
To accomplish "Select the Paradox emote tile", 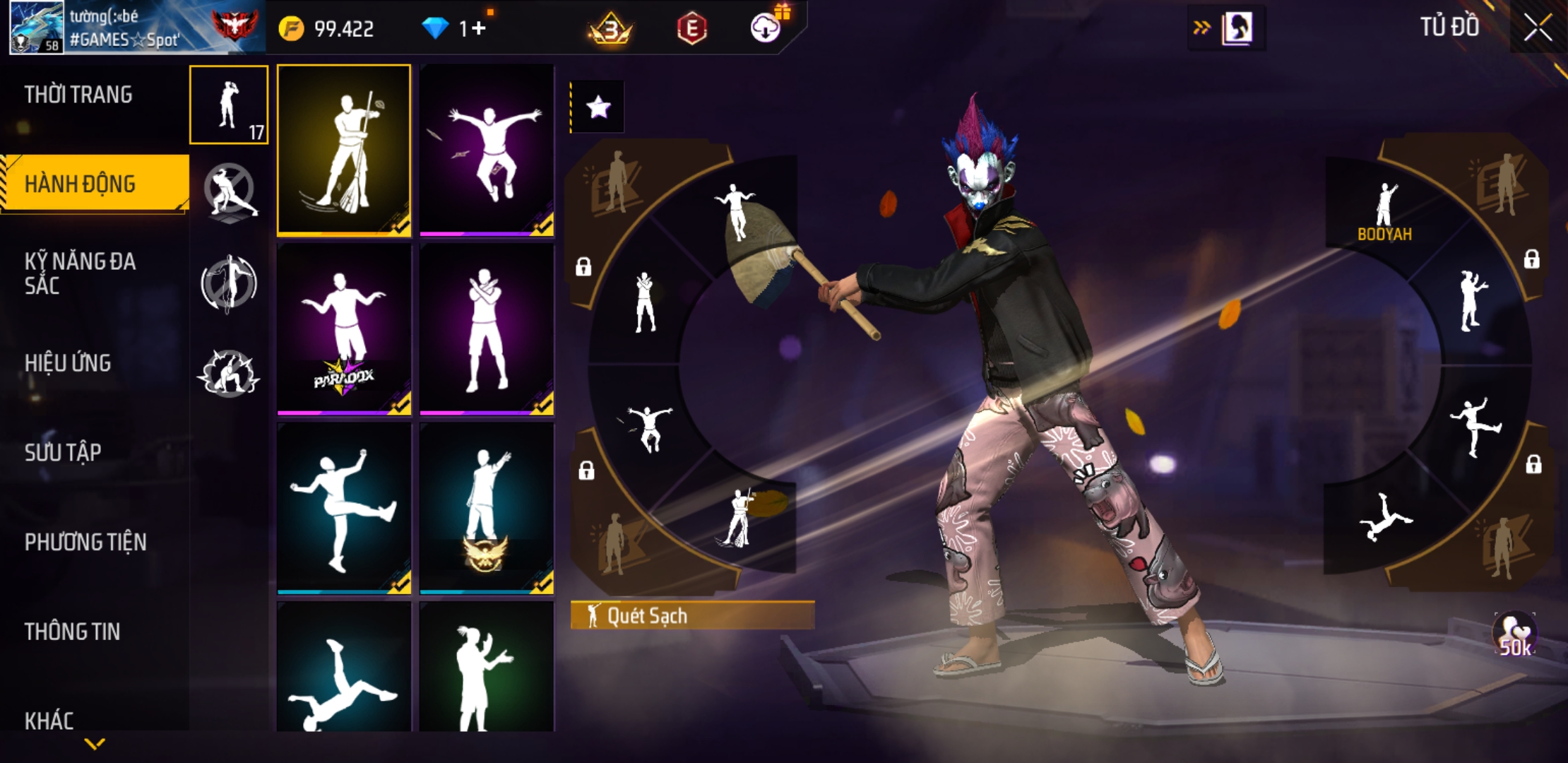I will coord(344,329).
